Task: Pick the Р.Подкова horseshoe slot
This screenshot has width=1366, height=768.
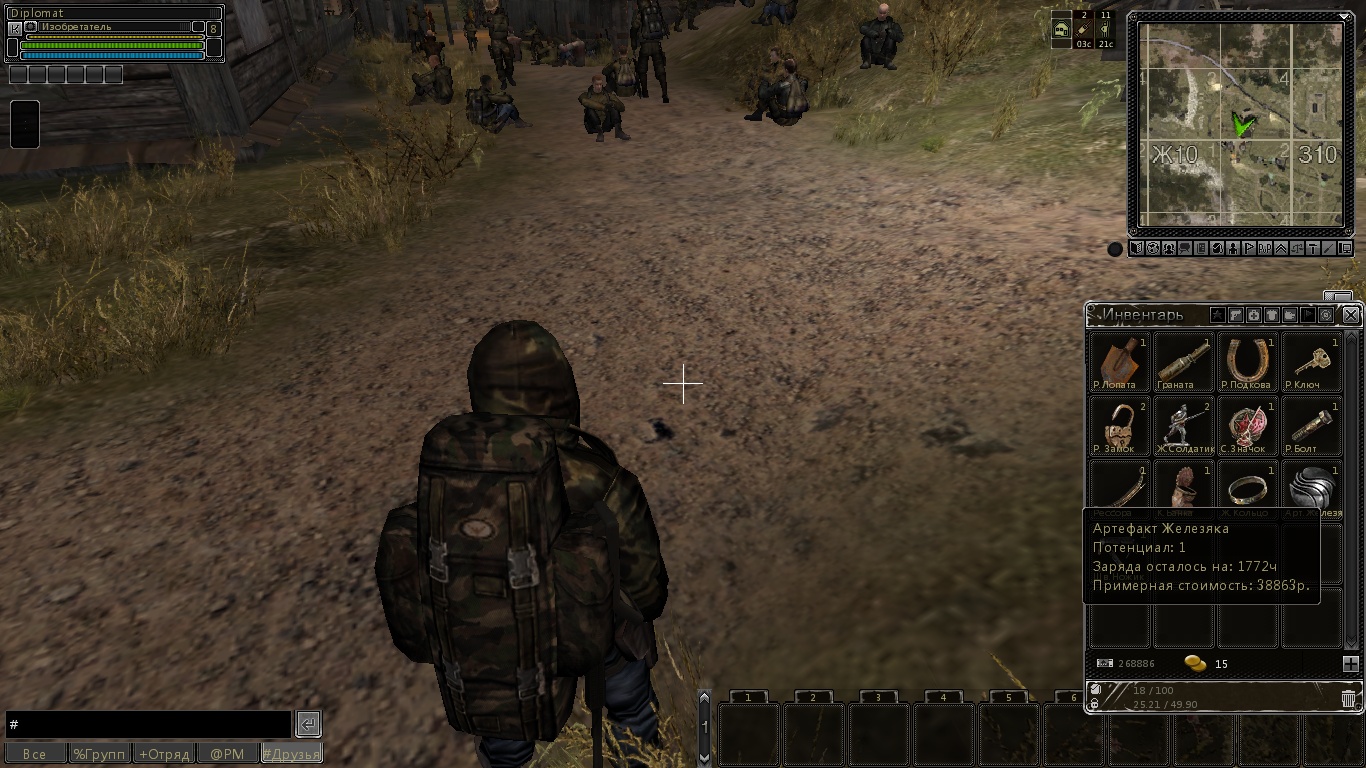Action: (x=1247, y=361)
